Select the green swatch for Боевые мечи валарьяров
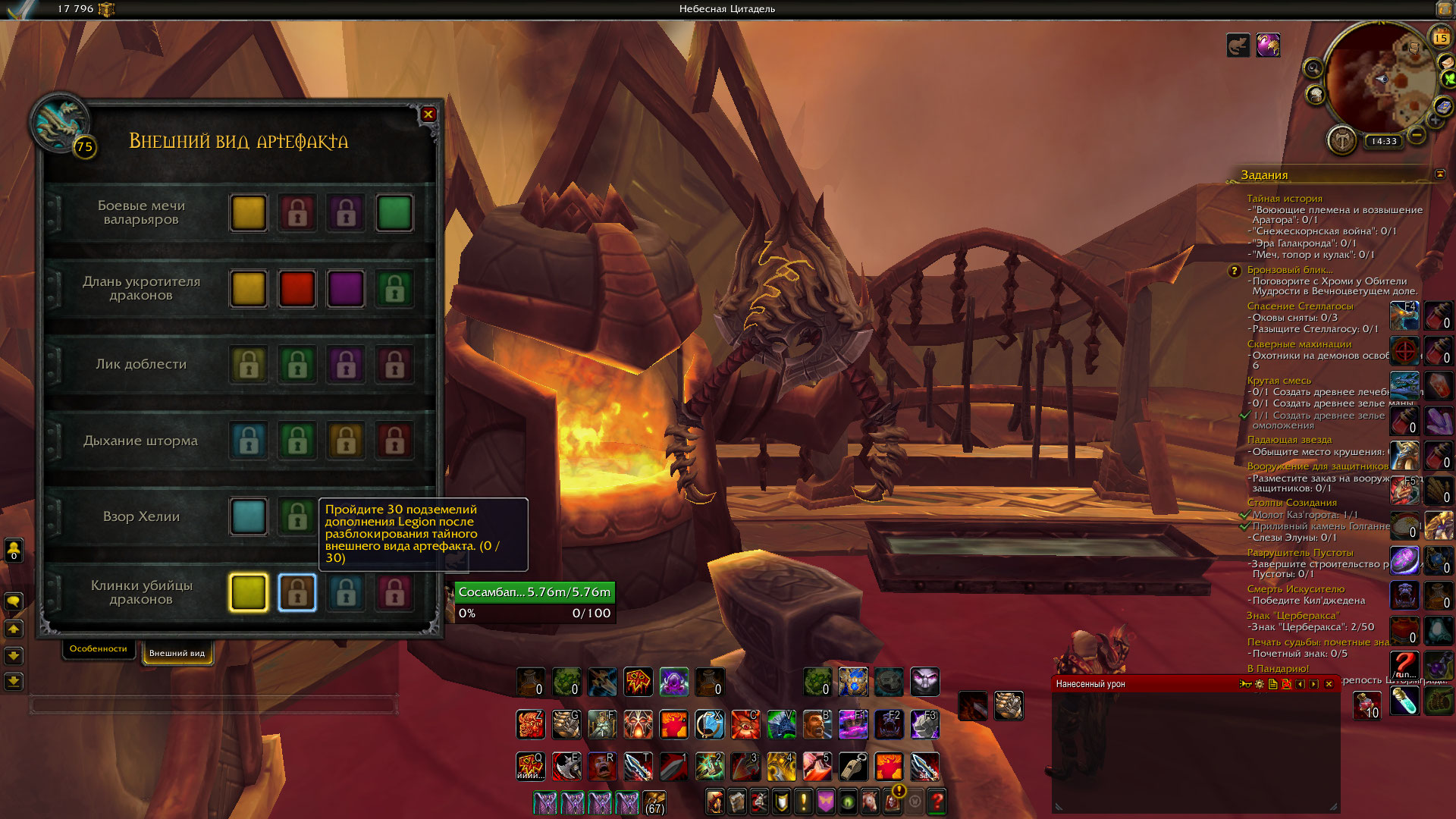This screenshot has height=819, width=1456. coord(394,213)
